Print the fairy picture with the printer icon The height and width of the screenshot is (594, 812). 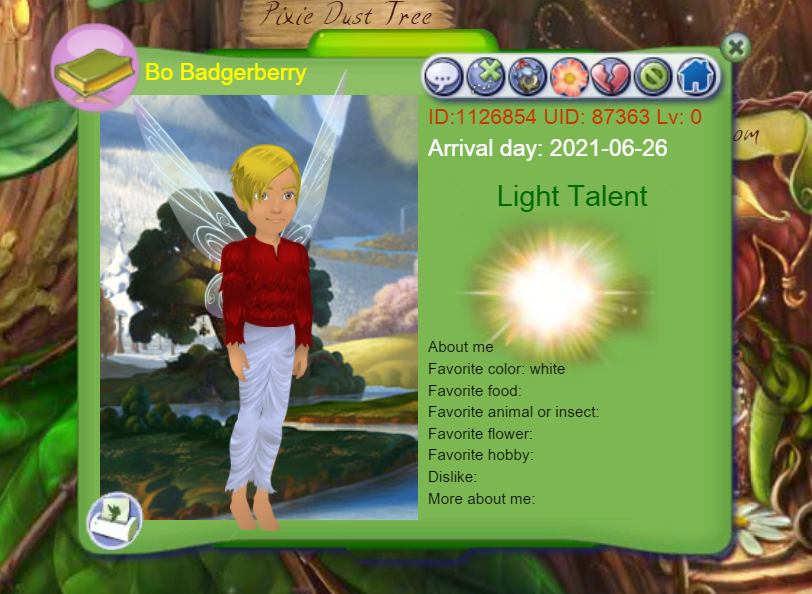point(114,520)
